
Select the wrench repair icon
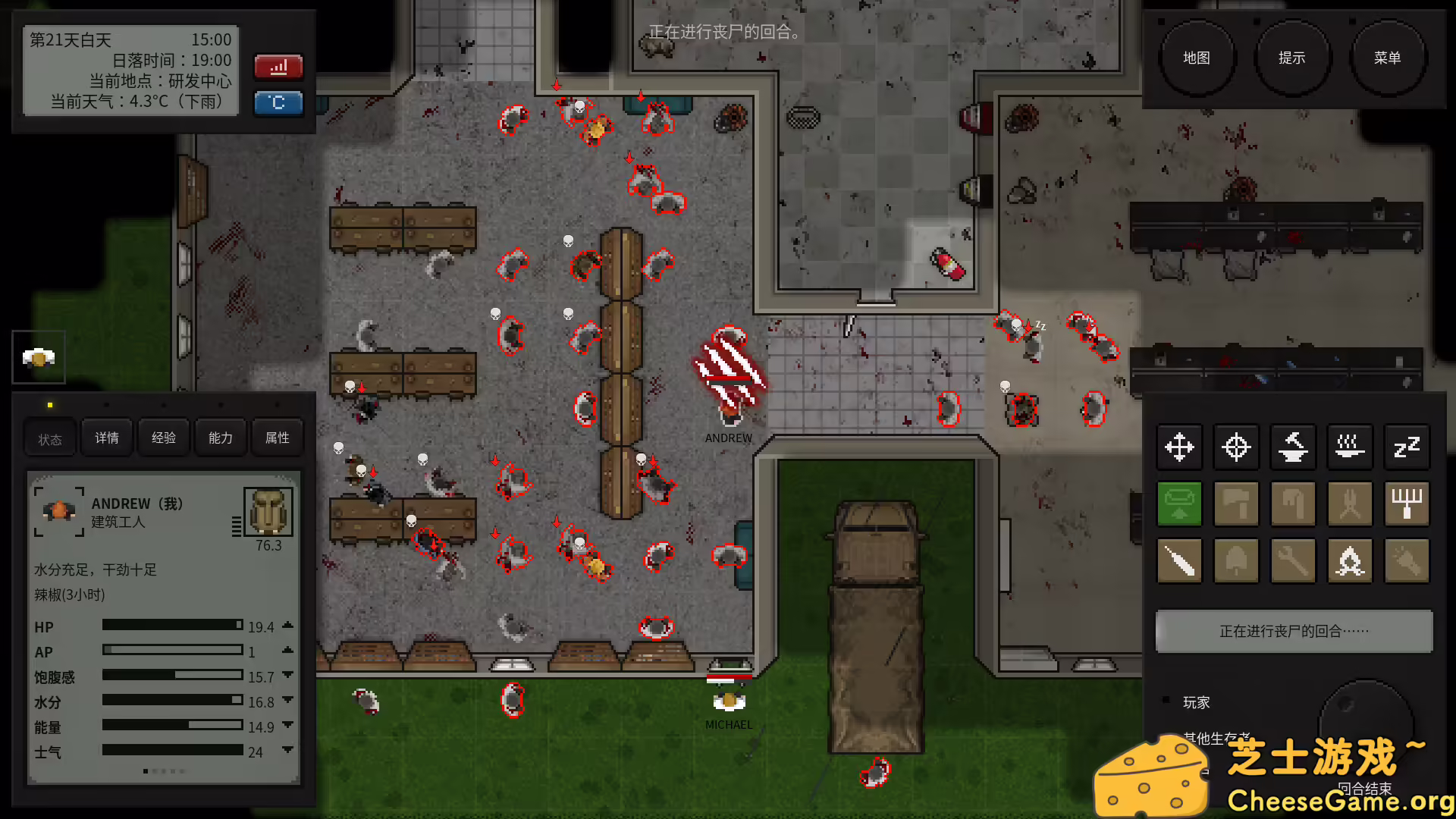pyautogui.click(x=1293, y=560)
